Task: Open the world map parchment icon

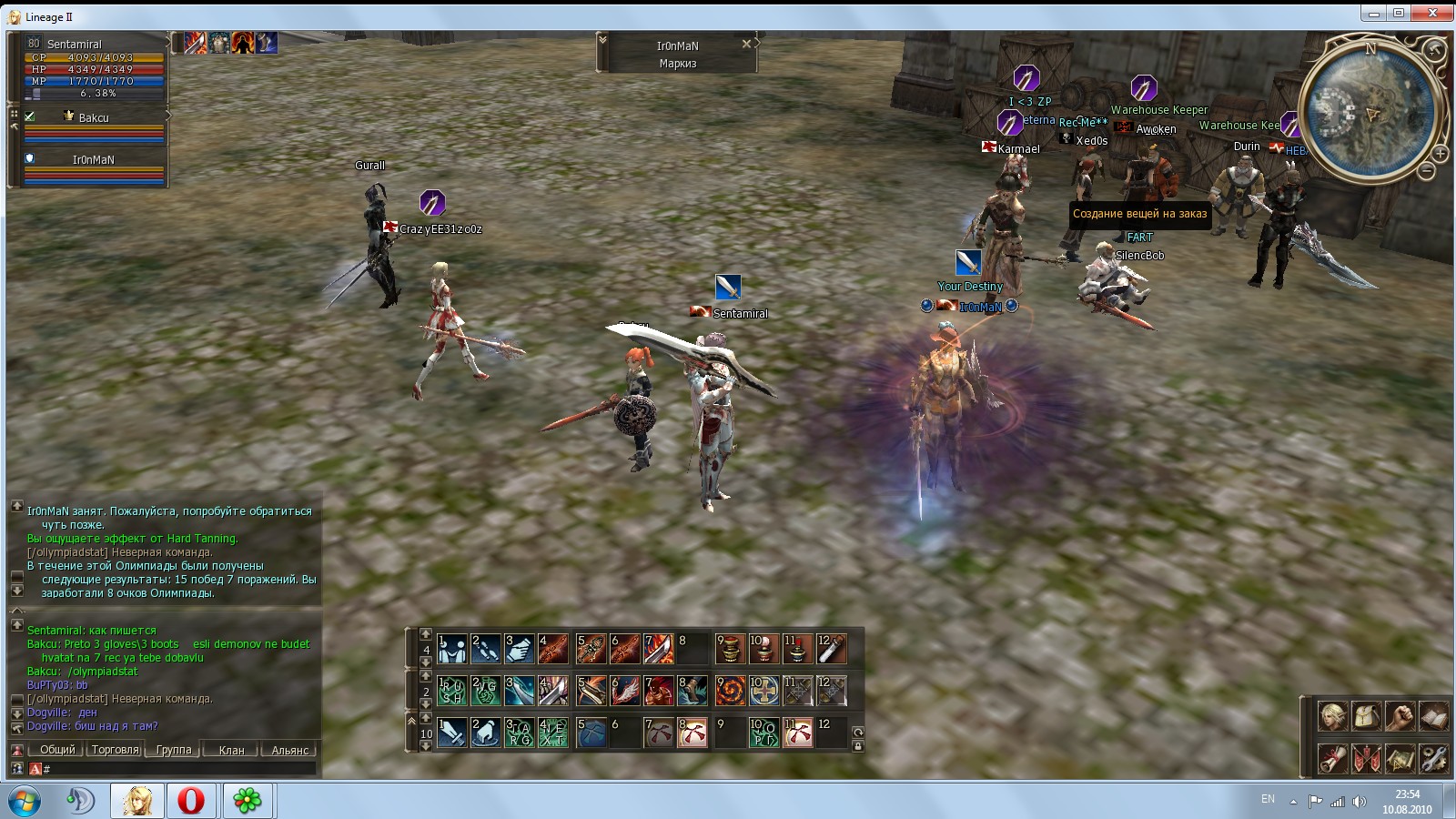Action: pyautogui.click(x=1400, y=757)
